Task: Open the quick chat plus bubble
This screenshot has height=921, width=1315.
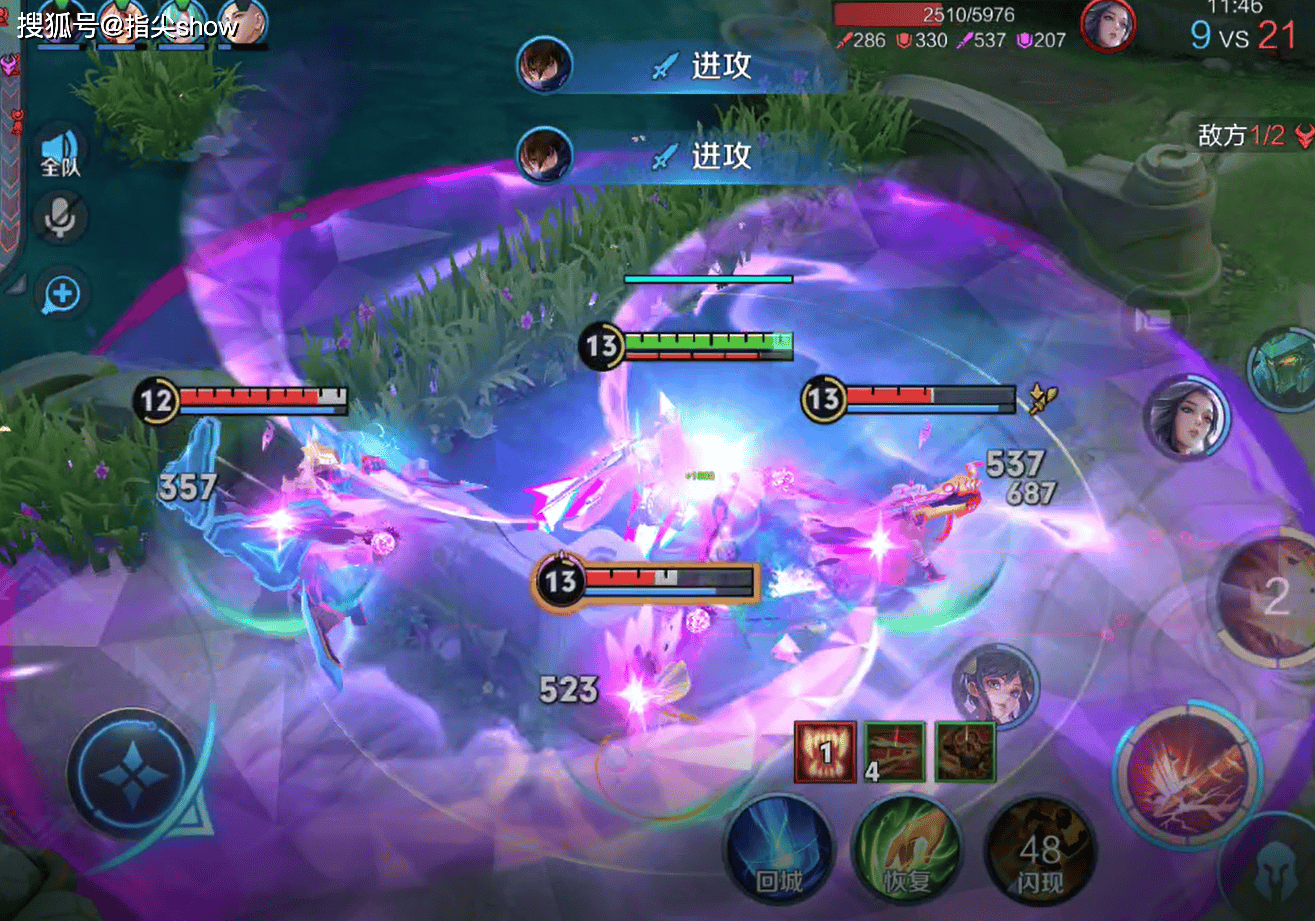Action: pos(62,294)
